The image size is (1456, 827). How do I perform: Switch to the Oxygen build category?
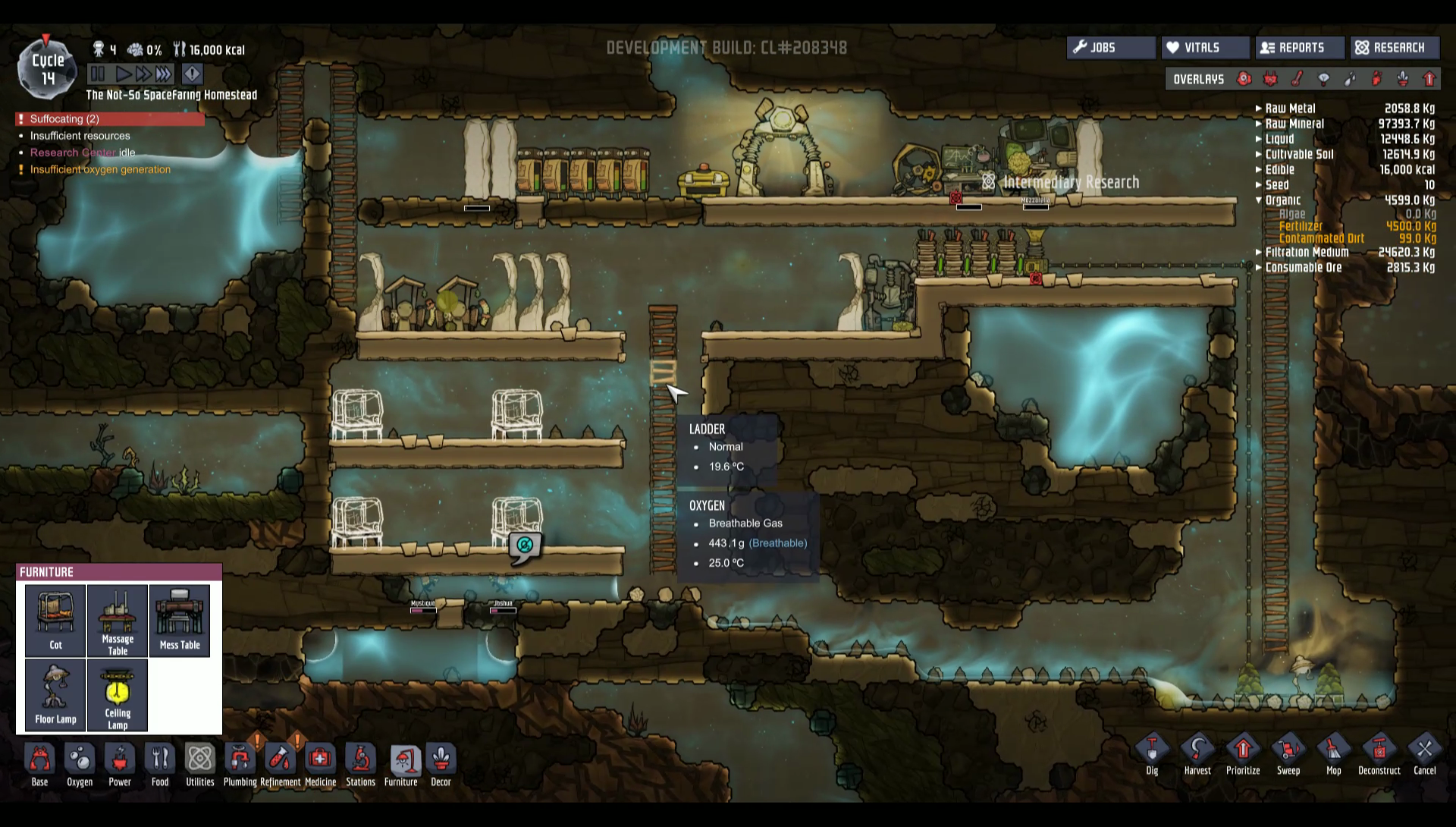[x=80, y=764]
